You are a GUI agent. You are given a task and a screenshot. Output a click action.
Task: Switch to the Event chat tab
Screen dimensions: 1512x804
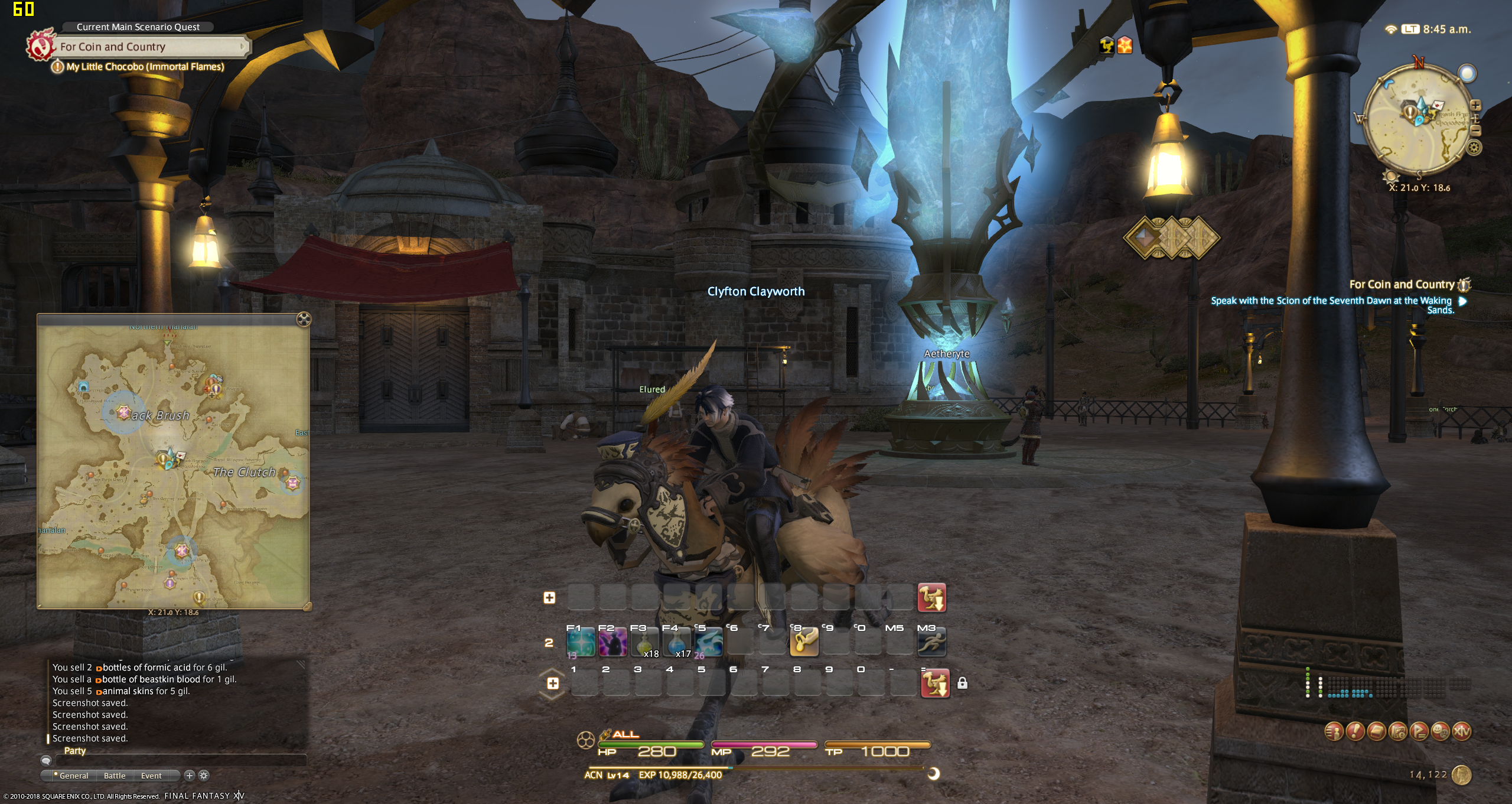pos(151,776)
